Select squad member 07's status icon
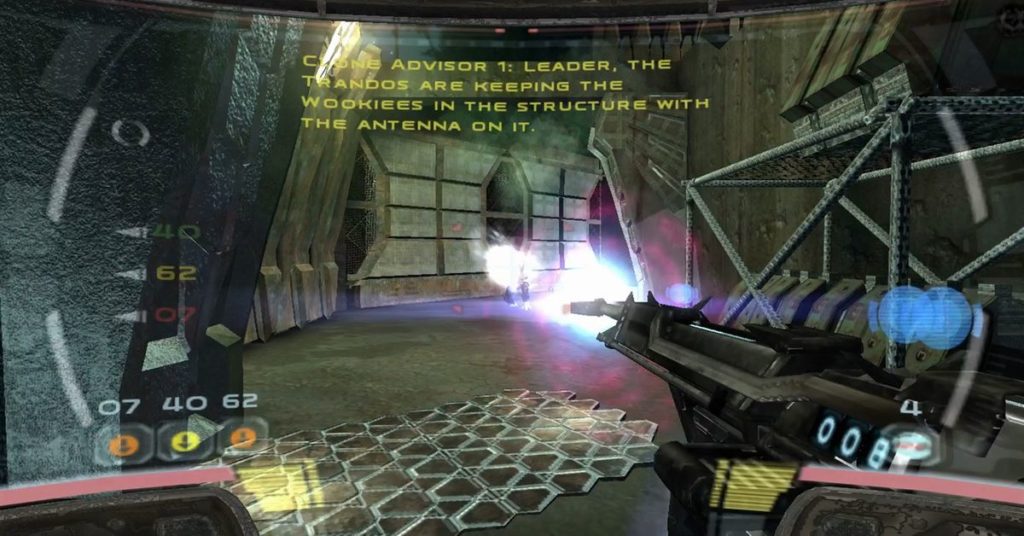The height and width of the screenshot is (536, 1024). pyautogui.click(x=123, y=440)
